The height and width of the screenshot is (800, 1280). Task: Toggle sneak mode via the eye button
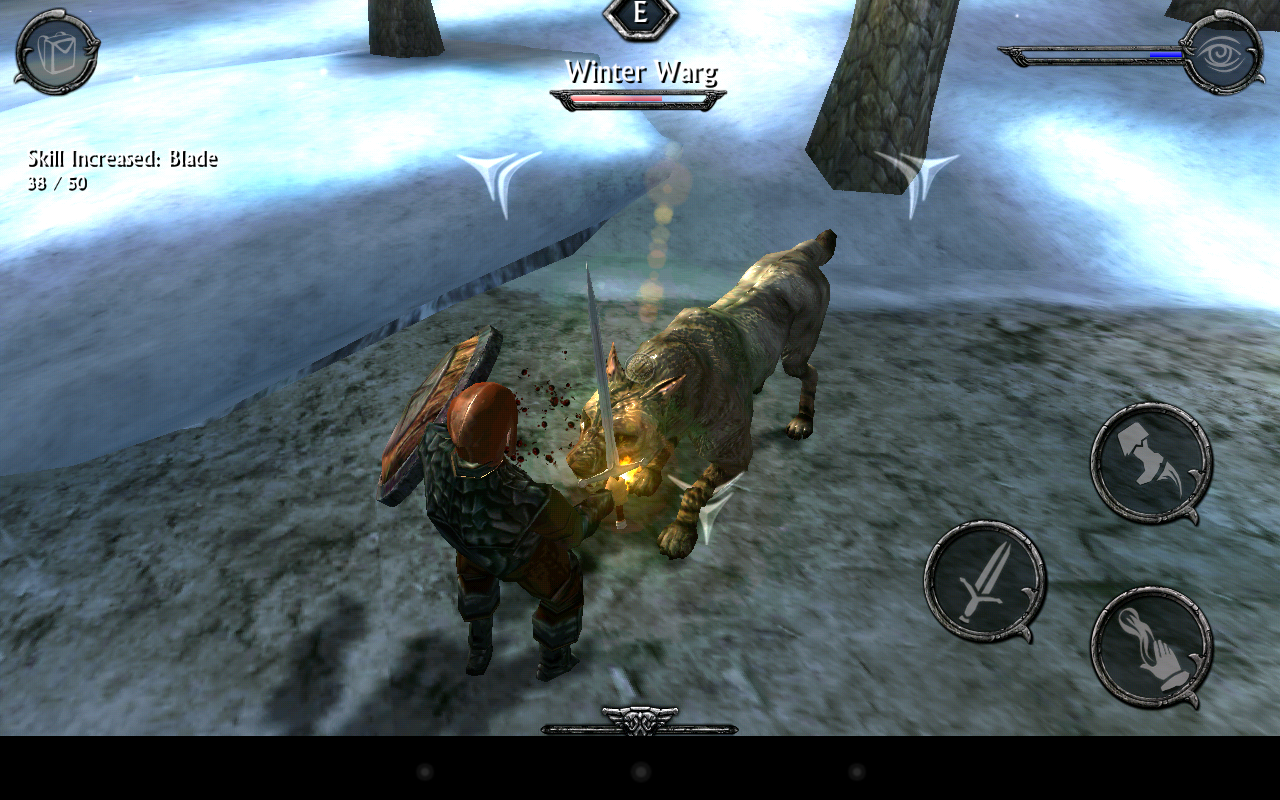1220,50
